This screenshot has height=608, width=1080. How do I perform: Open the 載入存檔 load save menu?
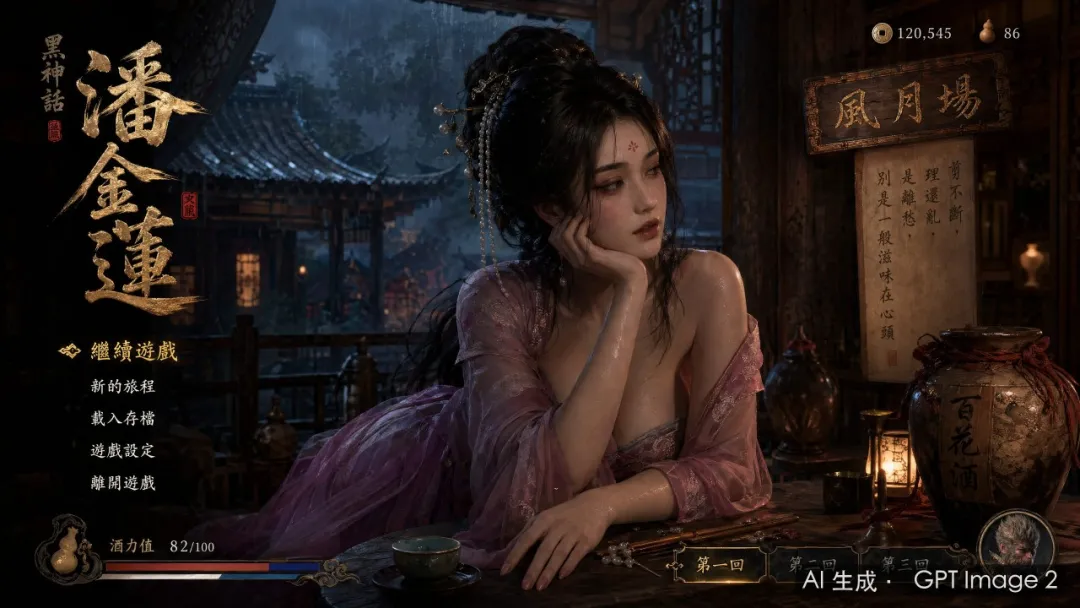click(x=123, y=418)
